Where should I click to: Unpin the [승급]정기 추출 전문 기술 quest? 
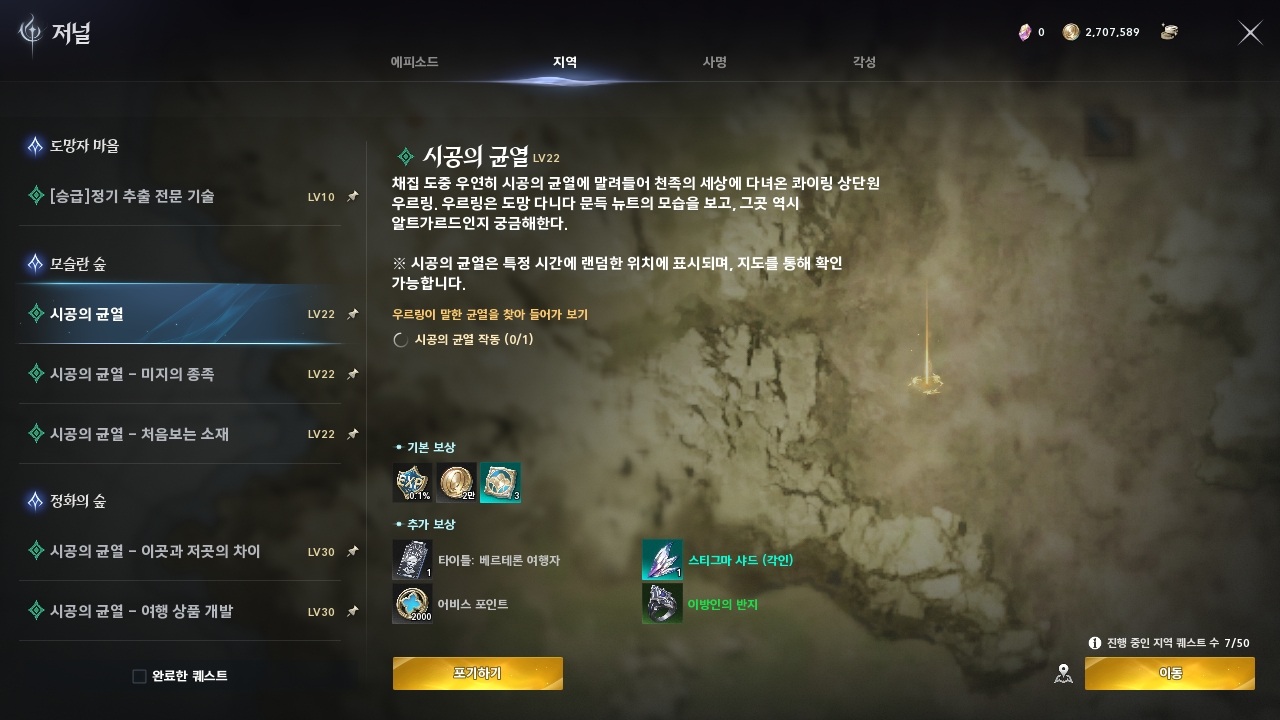(351, 197)
